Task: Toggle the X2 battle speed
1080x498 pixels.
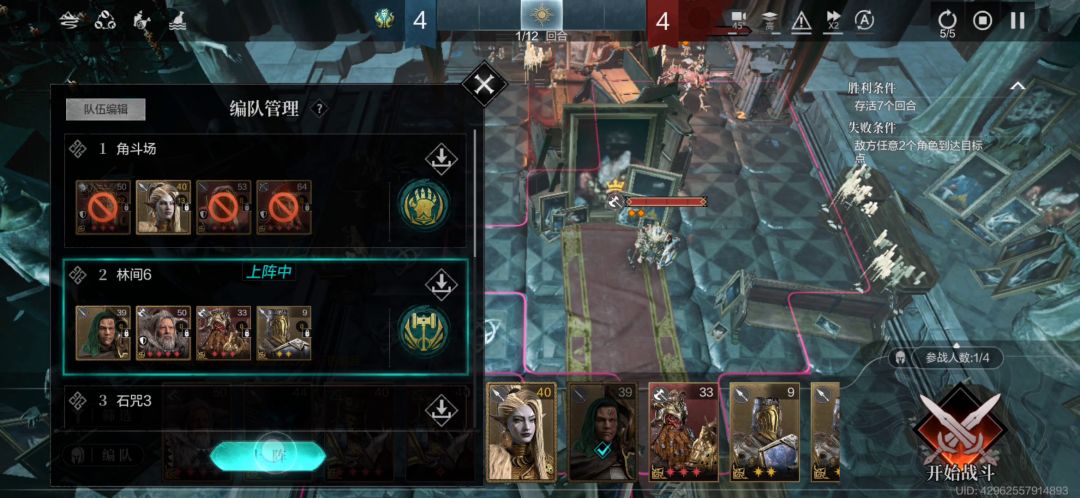Action: click(833, 20)
